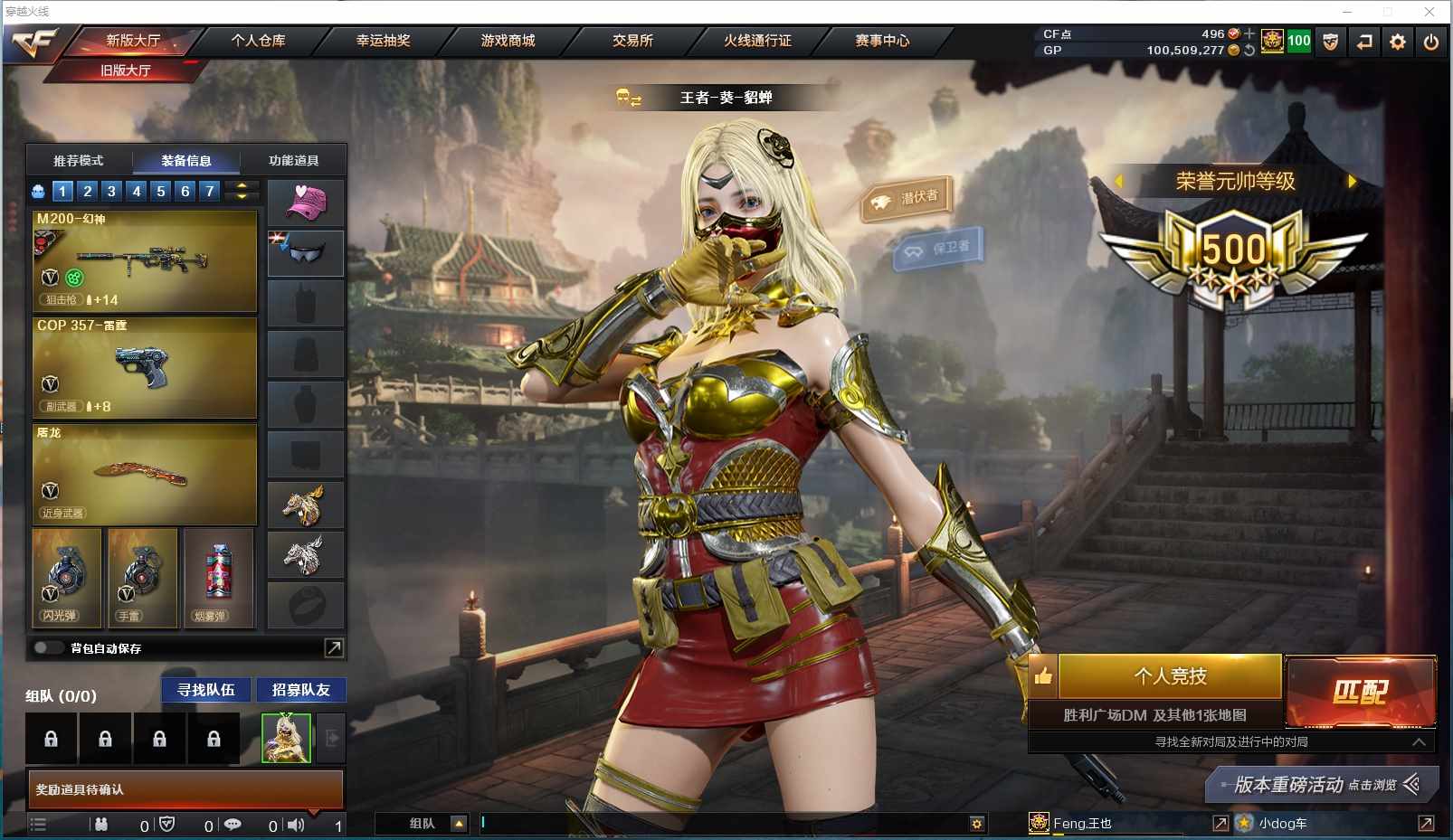Click the 寻找队伍 button
The width and height of the screenshot is (1453, 840).
[206, 690]
